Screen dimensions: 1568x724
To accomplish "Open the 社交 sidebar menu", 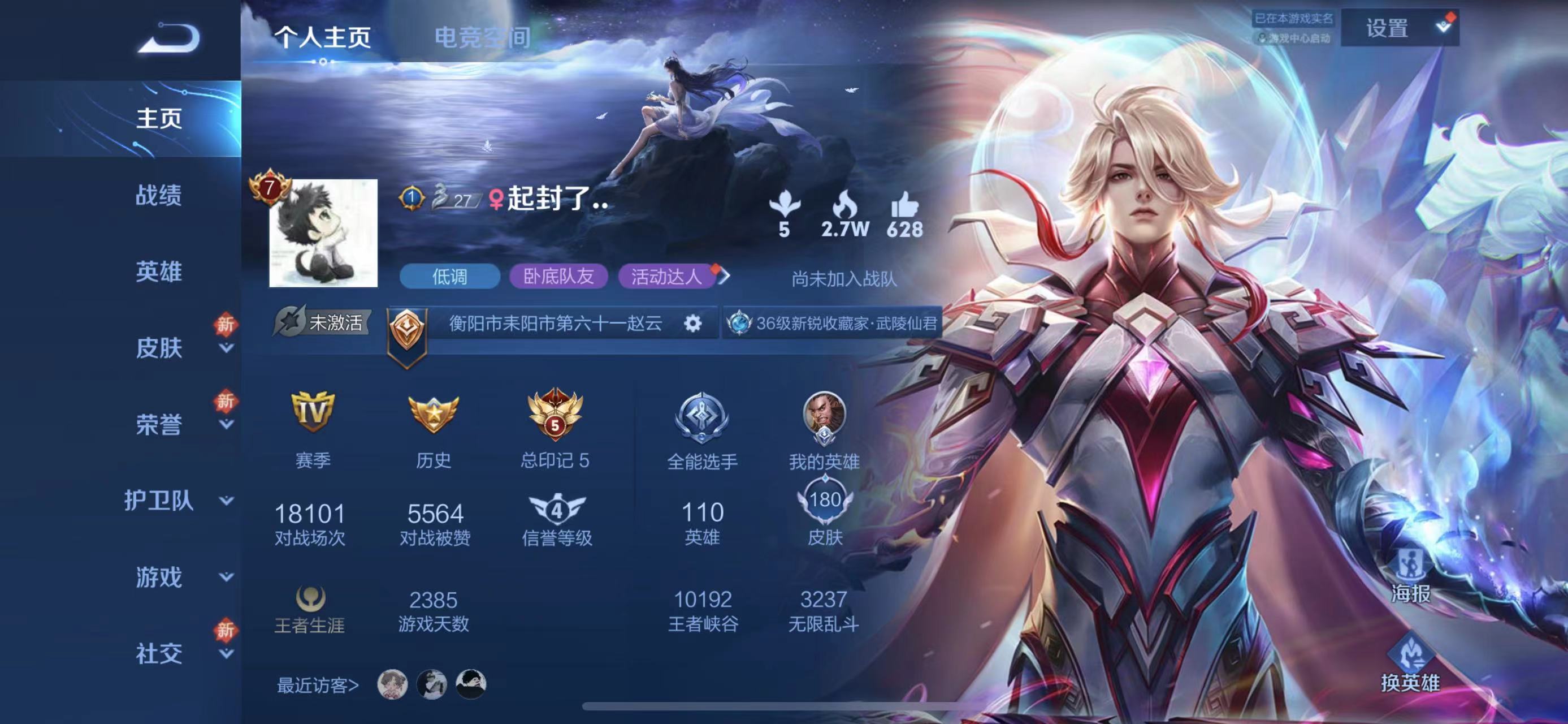I will coord(158,653).
